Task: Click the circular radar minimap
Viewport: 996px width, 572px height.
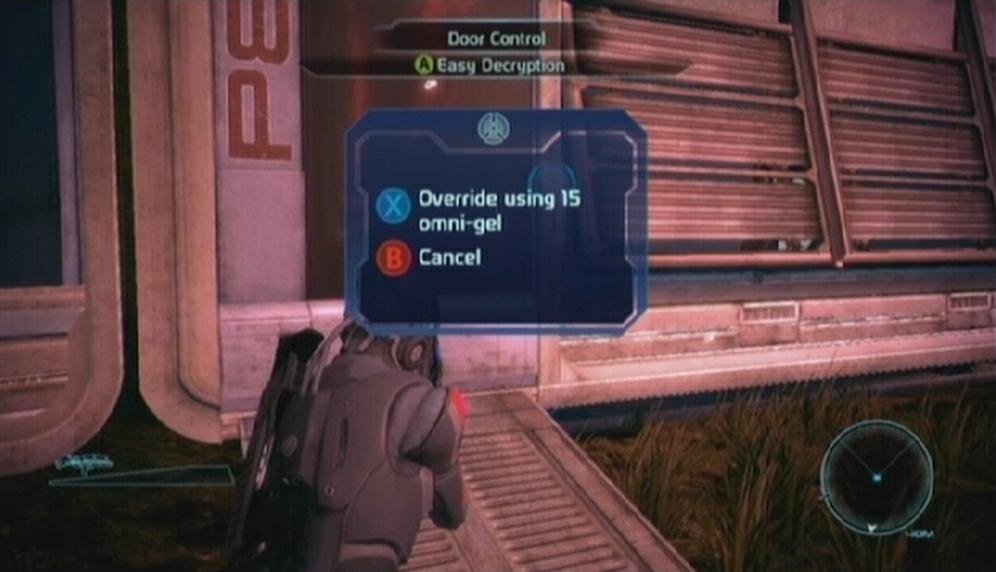Action: point(876,476)
